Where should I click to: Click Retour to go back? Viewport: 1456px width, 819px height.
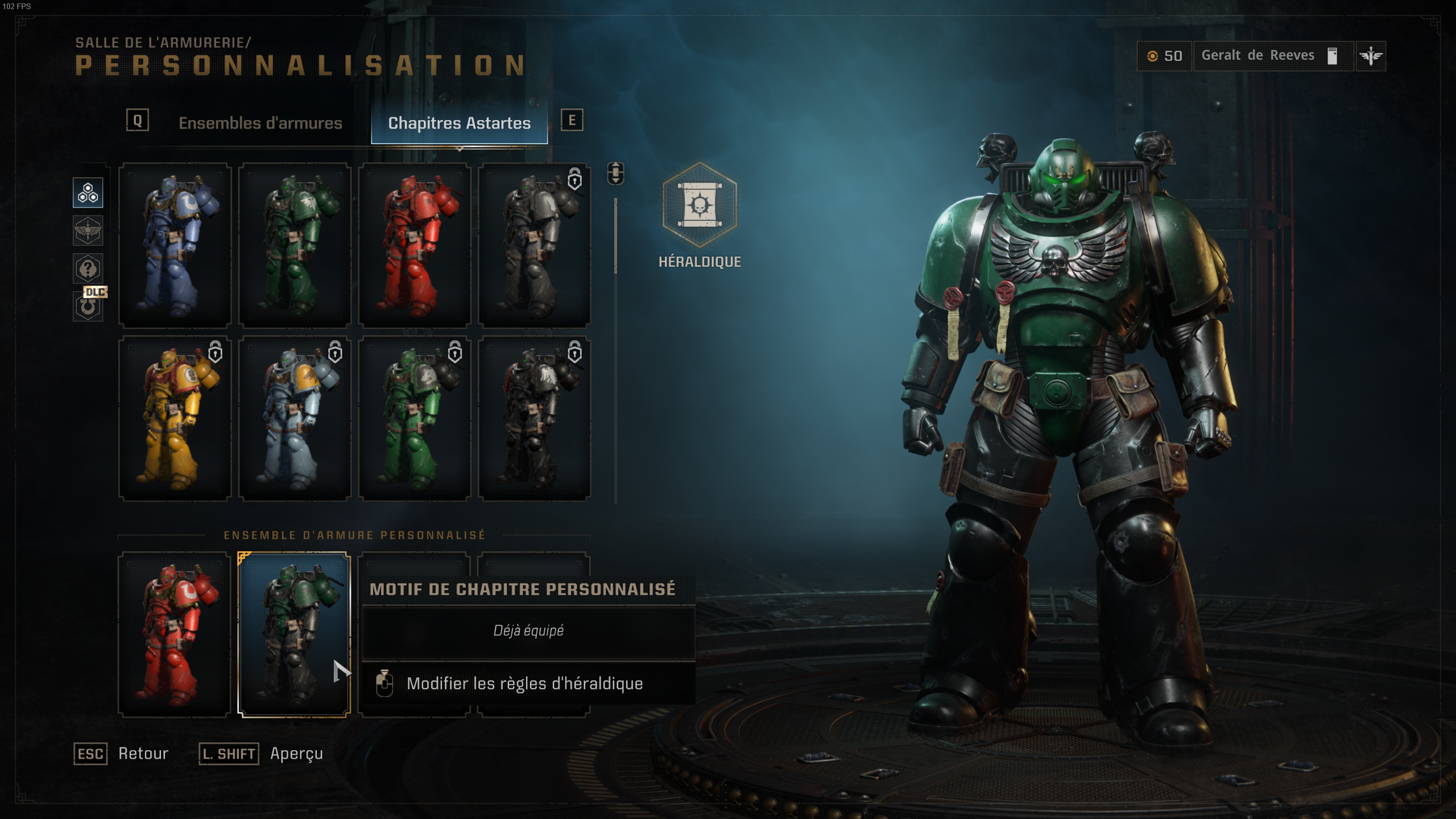click(142, 753)
